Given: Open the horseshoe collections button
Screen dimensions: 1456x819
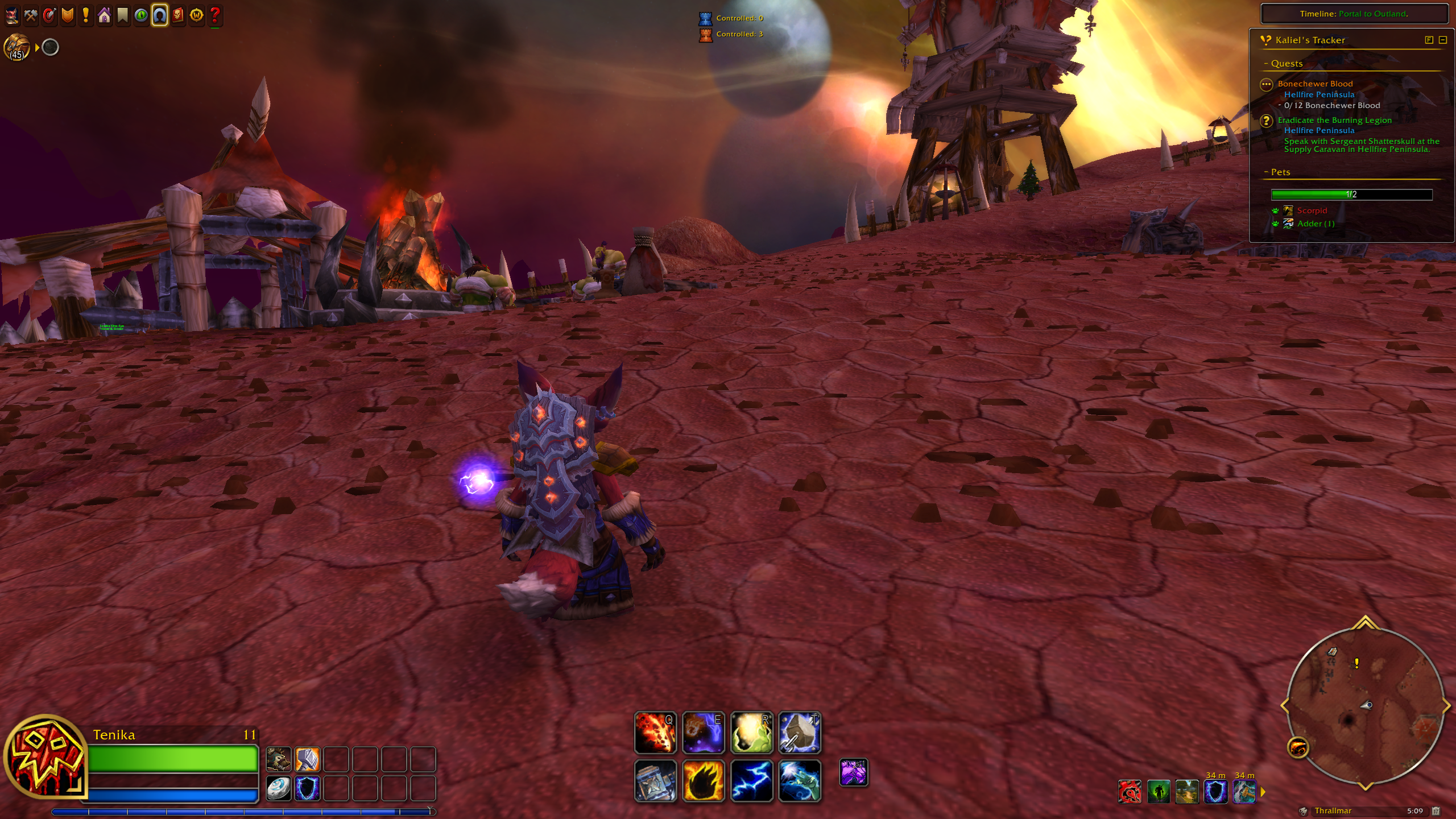Looking at the screenshot, I should pyautogui.click(x=160, y=16).
